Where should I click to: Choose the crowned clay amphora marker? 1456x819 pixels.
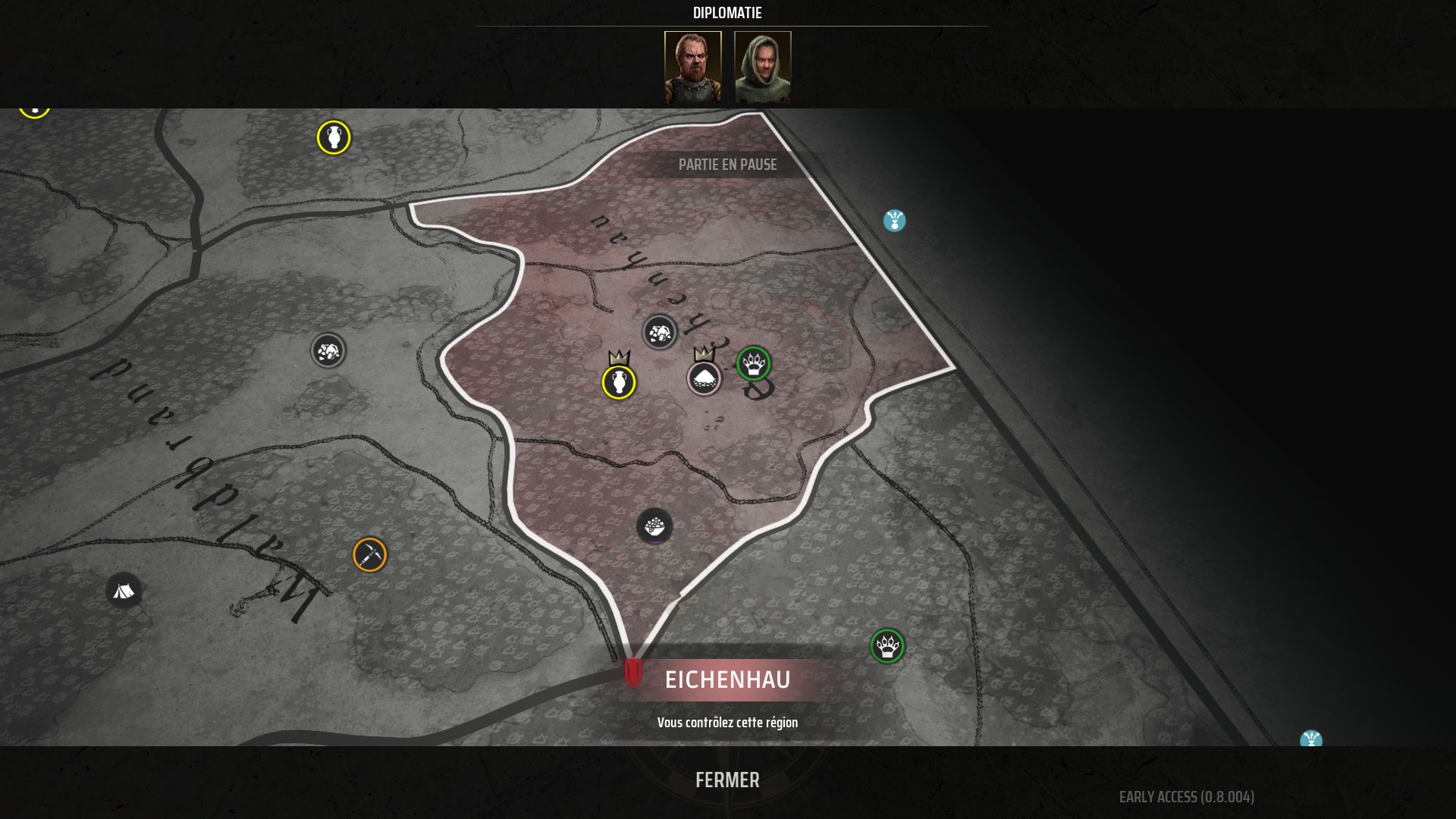[619, 381]
